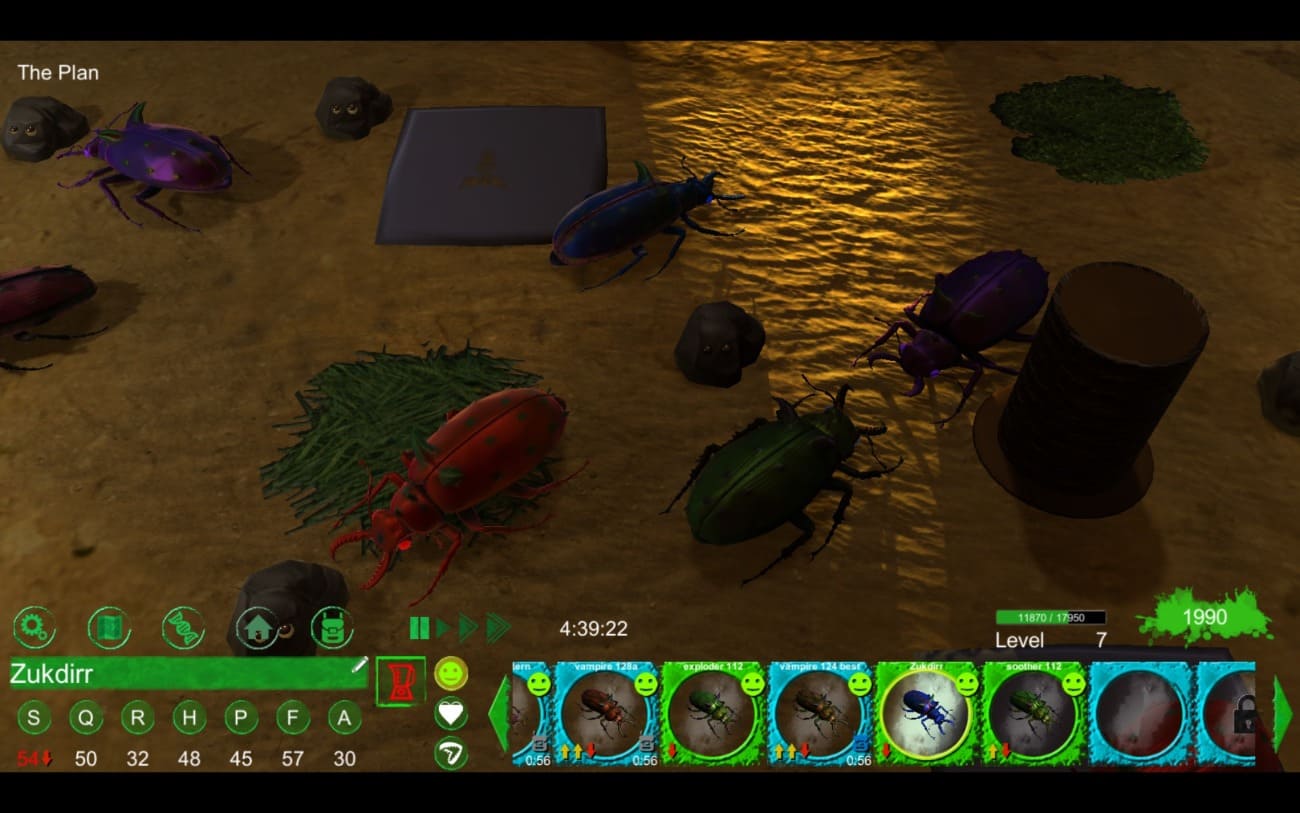The image size is (1300, 813).
Task: Set game speed to triple arrow
Action: pos(497,628)
